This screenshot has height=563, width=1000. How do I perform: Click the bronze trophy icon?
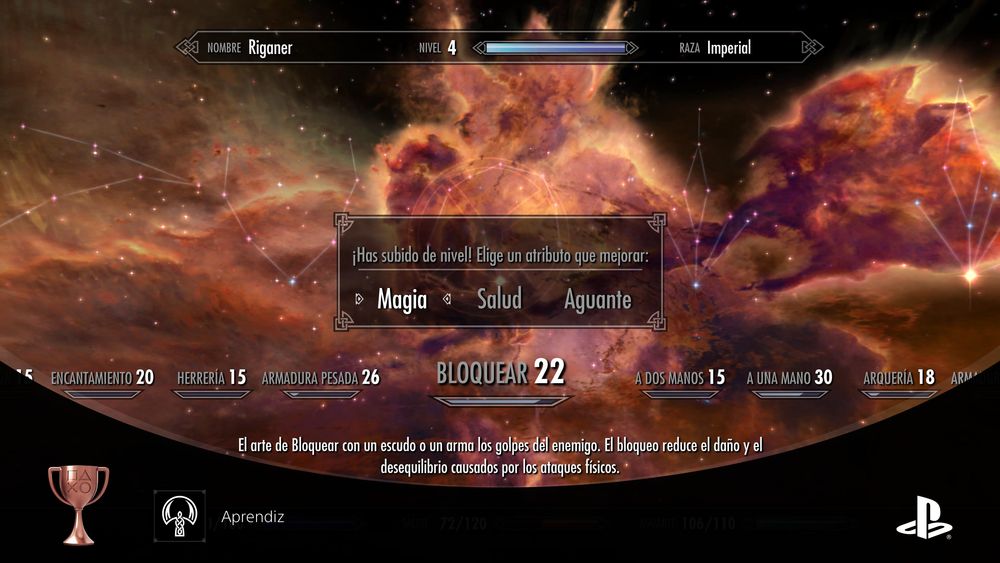tap(78, 504)
